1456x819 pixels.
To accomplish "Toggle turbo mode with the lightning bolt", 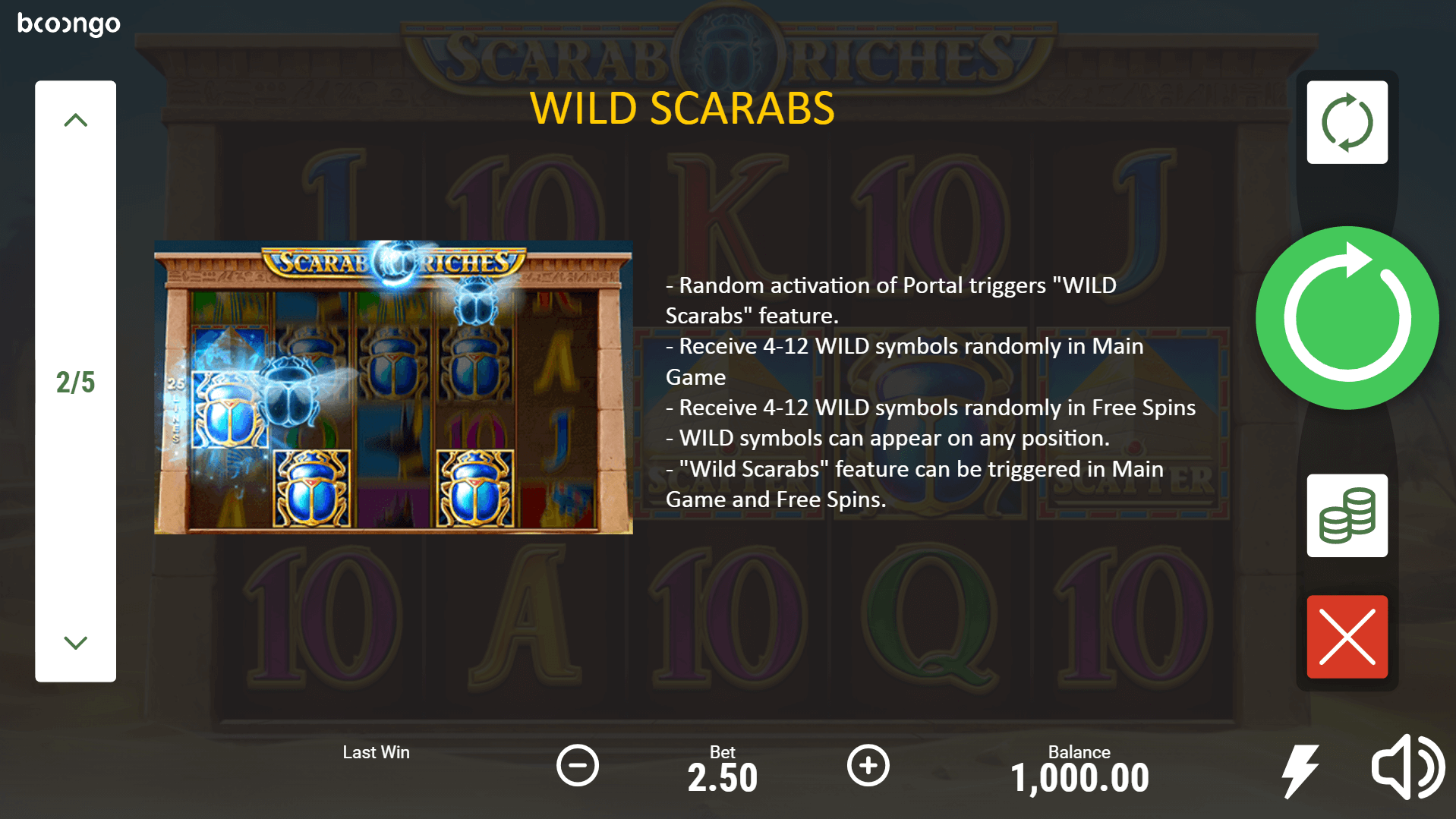I will click(x=1300, y=770).
